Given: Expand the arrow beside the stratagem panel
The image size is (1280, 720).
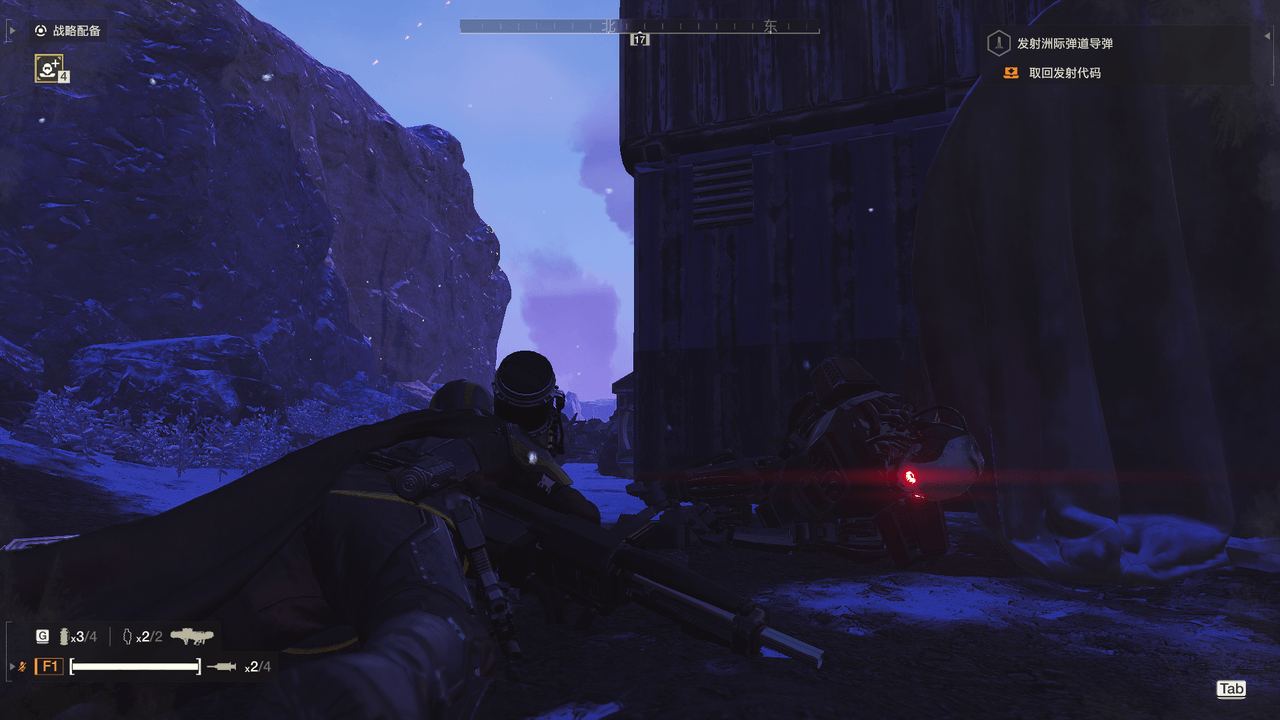Looking at the screenshot, I should [11, 31].
